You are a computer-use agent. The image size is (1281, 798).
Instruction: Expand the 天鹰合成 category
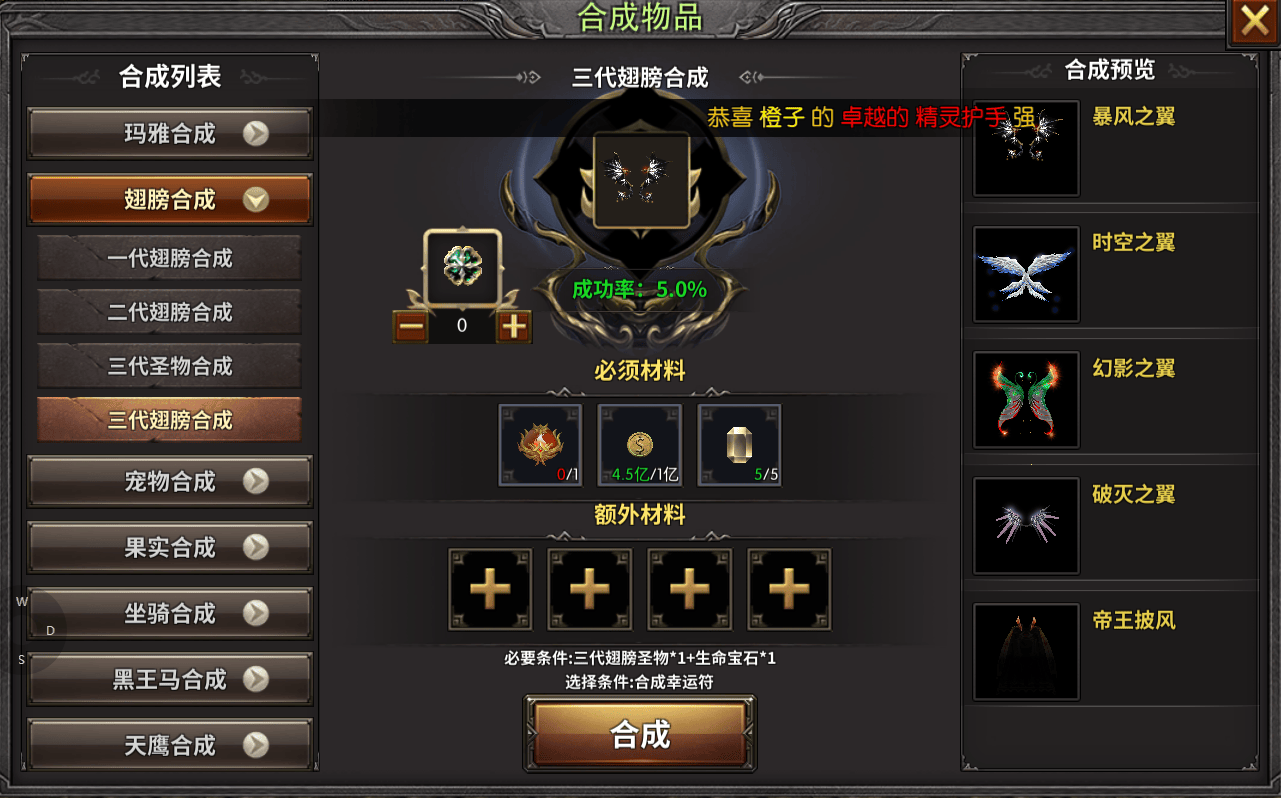pyautogui.click(x=170, y=746)
